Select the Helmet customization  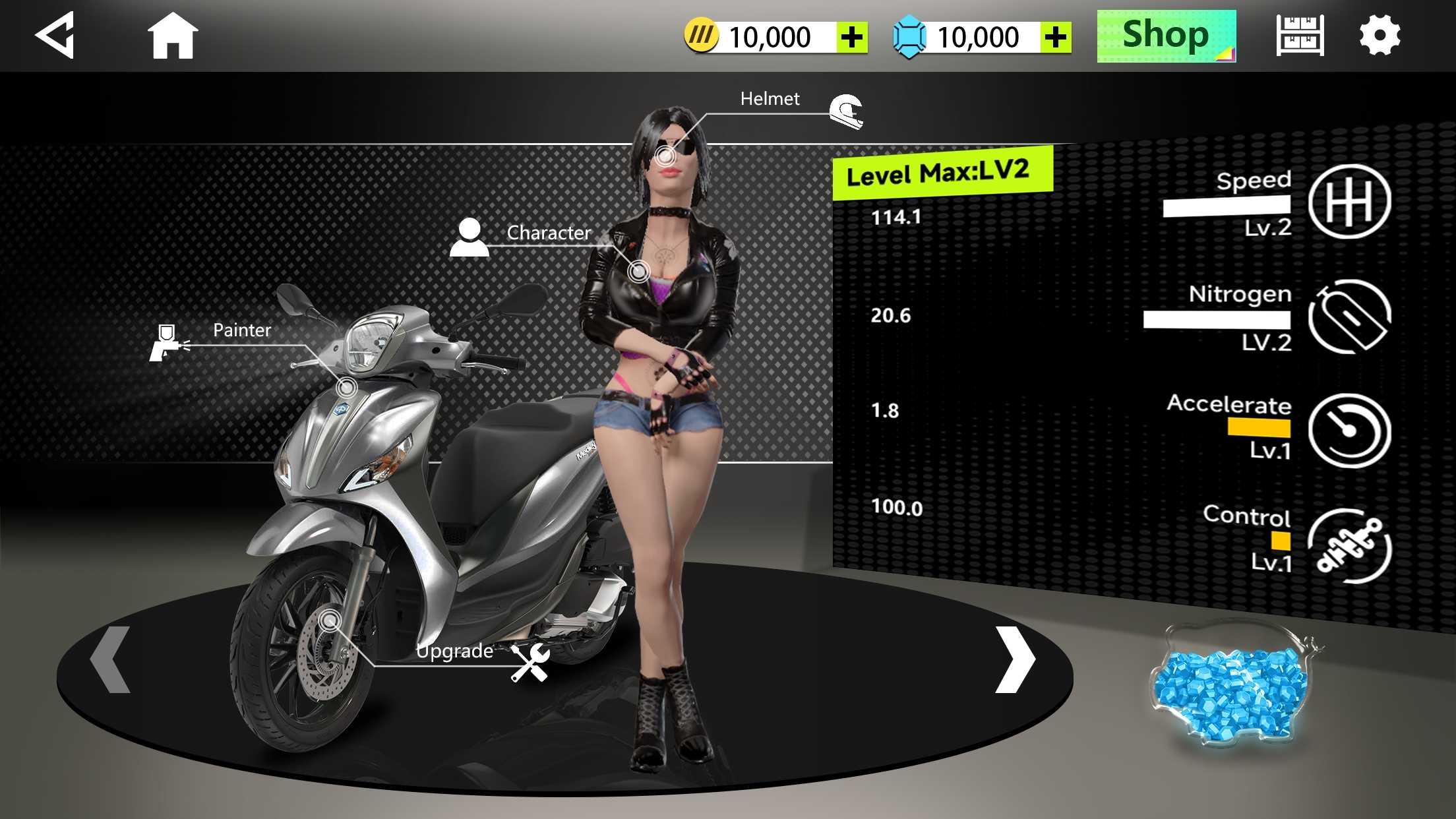[x=846, y=111]
